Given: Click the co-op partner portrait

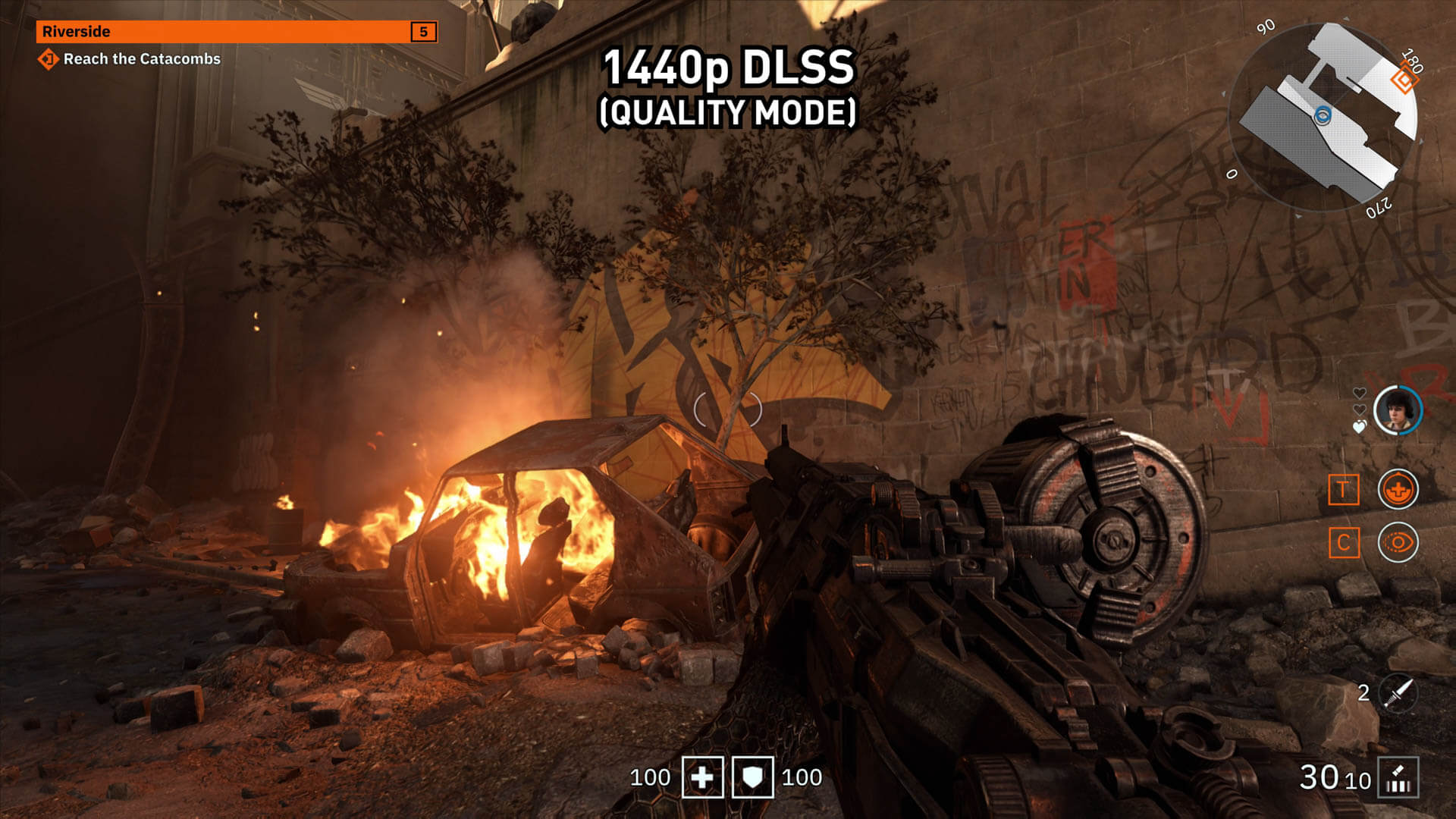Looking at the screenshot, I should click(1397, 410).
